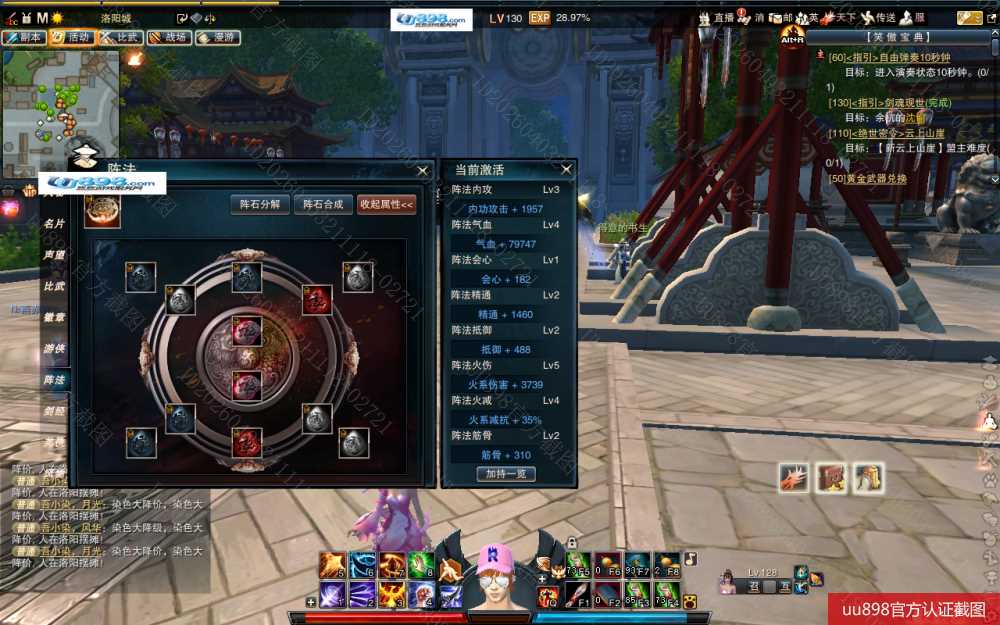Select the 战场 battlefield button
Image resolution: width=1000 pixels, height=625 pixels.
pyautogui.click(x=169, y=38)
